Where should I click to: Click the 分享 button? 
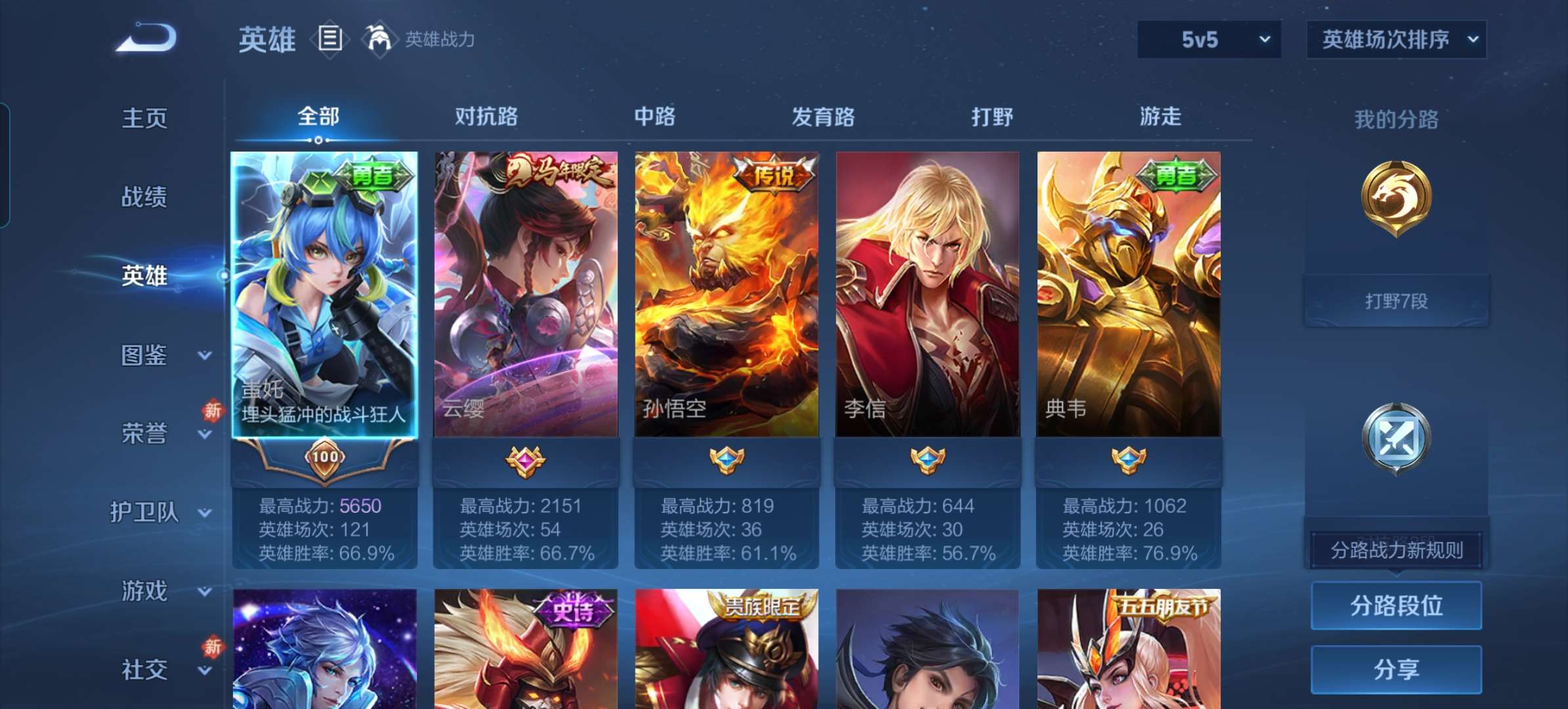1396,670
